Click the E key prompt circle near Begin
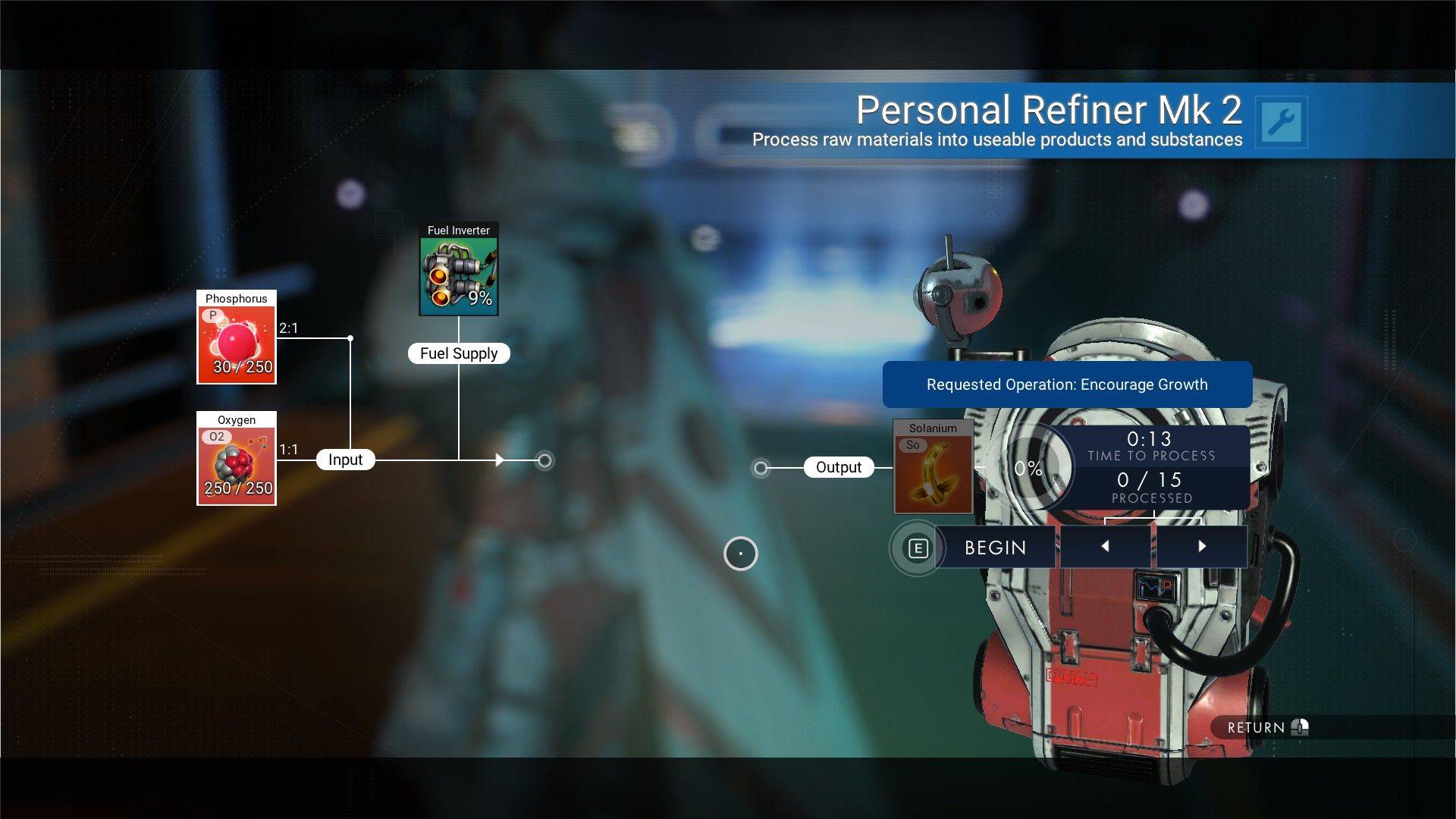The width and height of the screenshot is (1456, 819). 918,547
